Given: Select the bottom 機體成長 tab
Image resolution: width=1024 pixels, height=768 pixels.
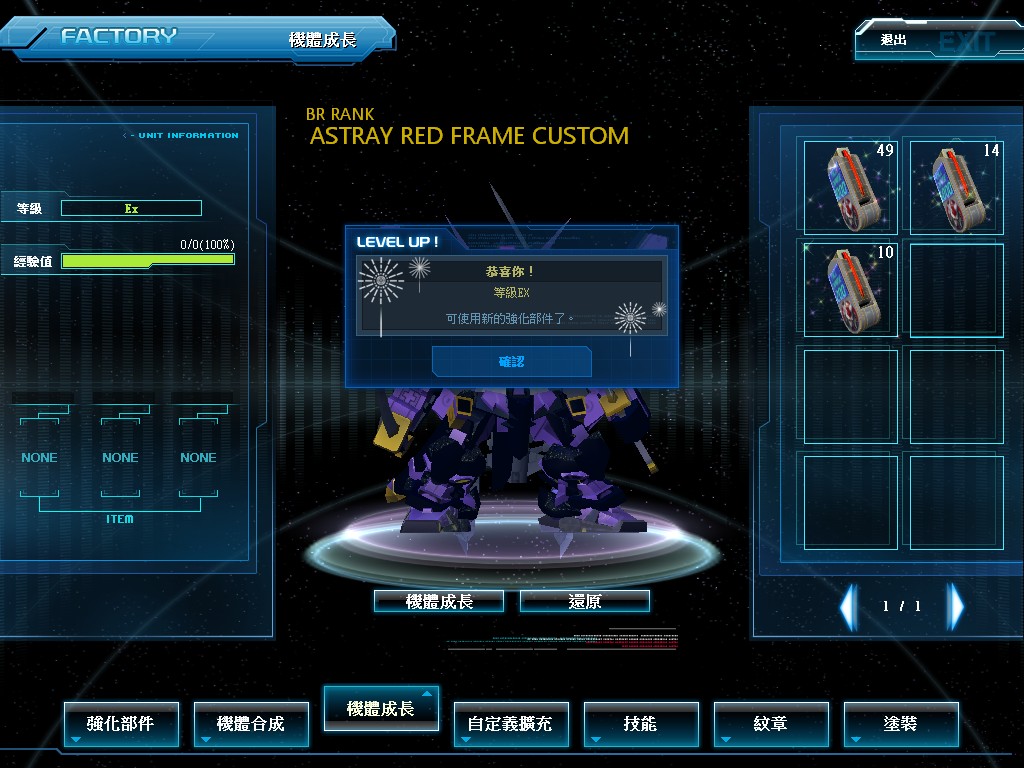Looking at the screenshot, I should pyautogui.click(x=381, y=709).
